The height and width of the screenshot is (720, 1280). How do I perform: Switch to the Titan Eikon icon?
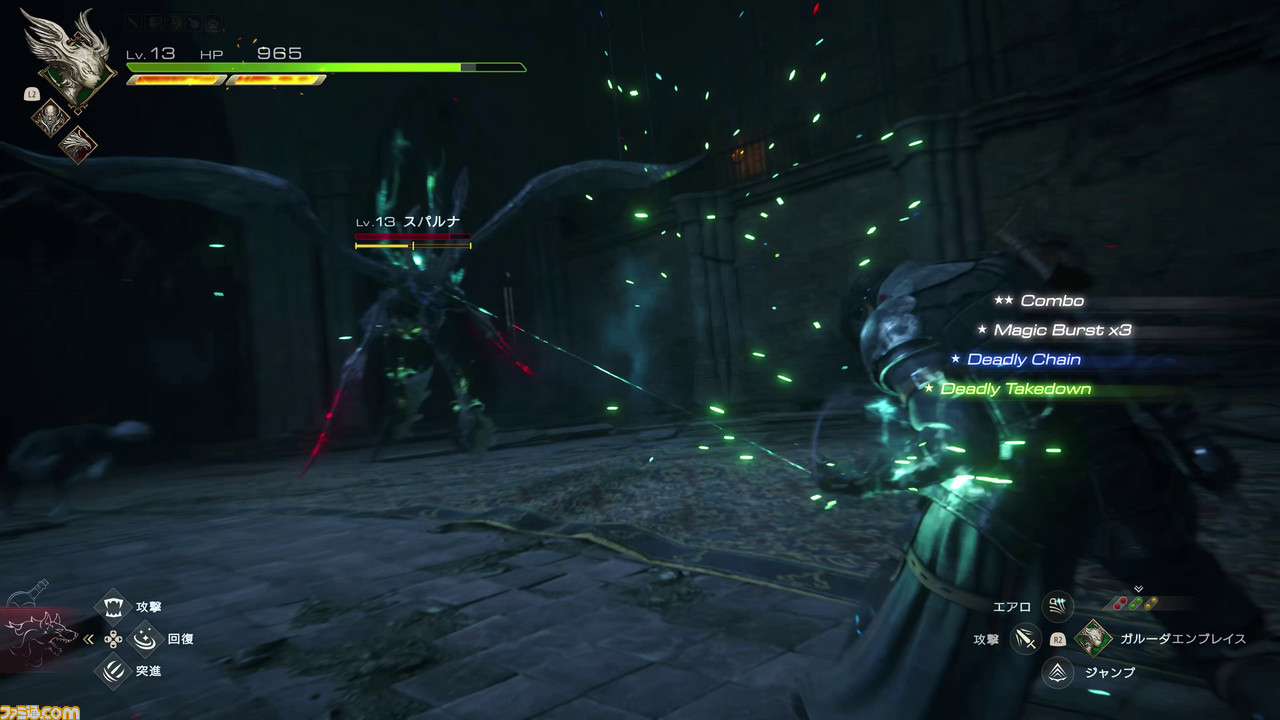click(48, 119)
